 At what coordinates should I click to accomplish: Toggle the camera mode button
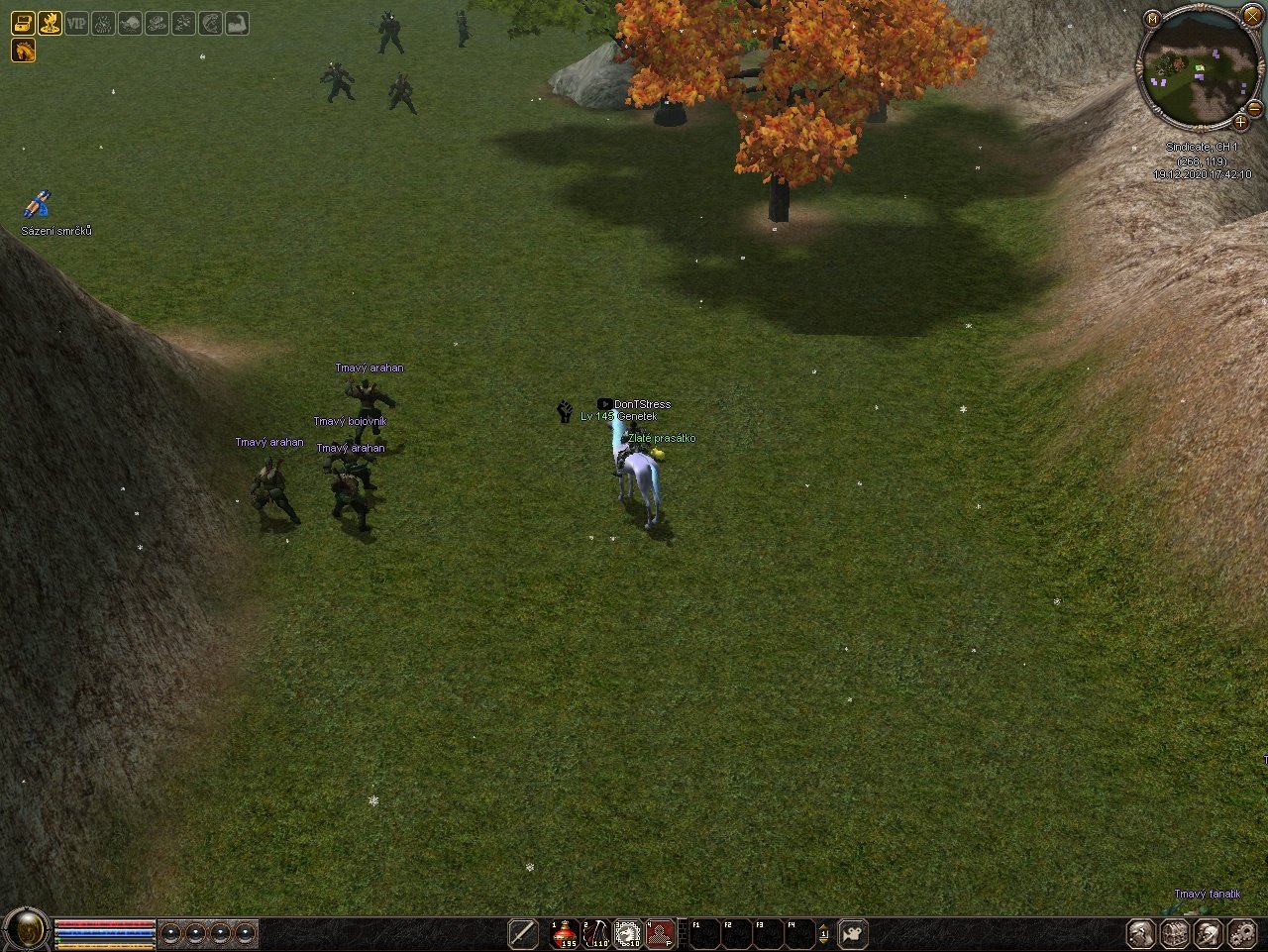(853, 933)
